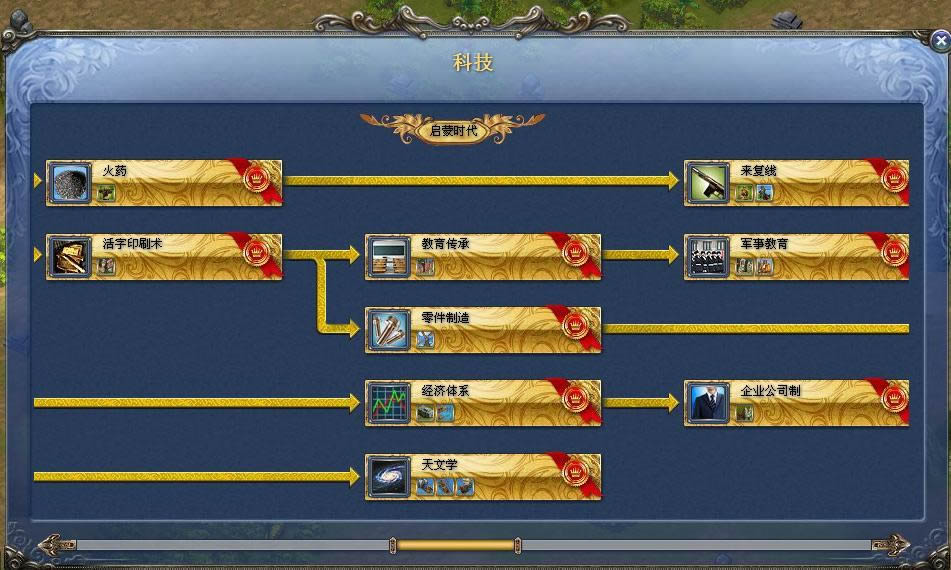Image resolution: width=951 pixels, height=570 pixels.
Task: Open the 军事教育 military education node
Action: pos(796,256)
